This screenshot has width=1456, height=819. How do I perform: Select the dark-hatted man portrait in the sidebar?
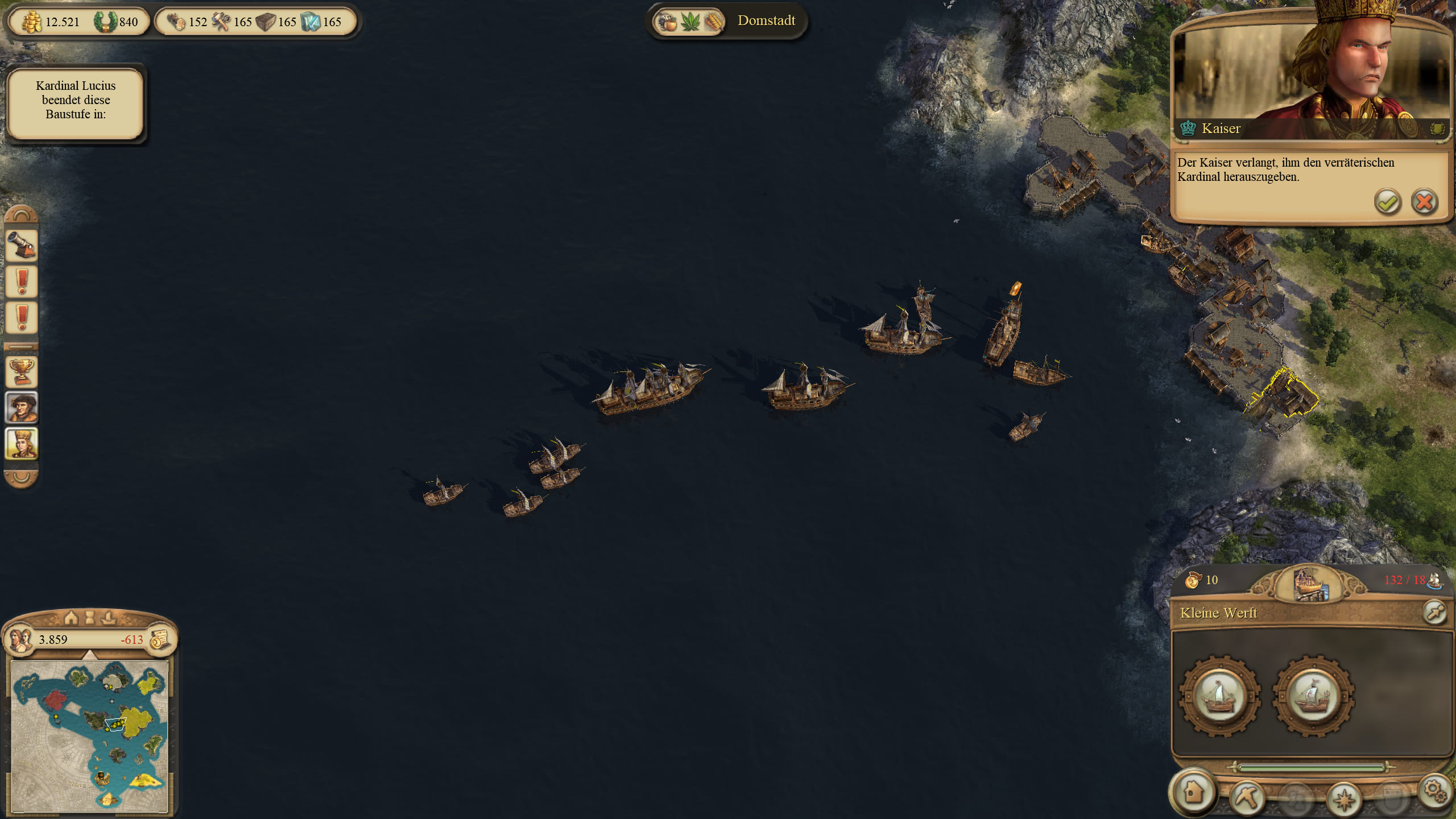click(22, 407)
